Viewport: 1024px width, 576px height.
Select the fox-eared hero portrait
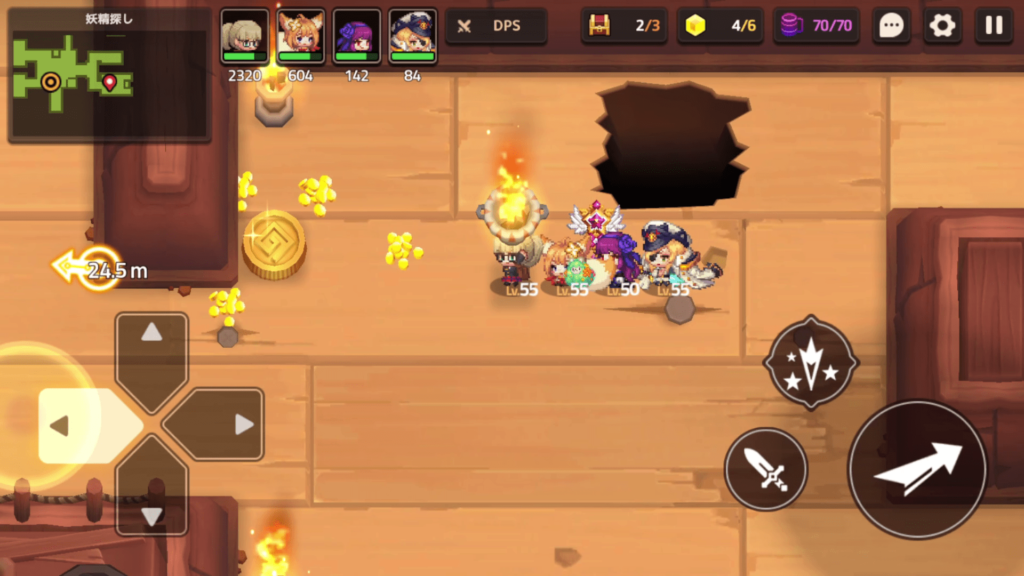(300, 36)
